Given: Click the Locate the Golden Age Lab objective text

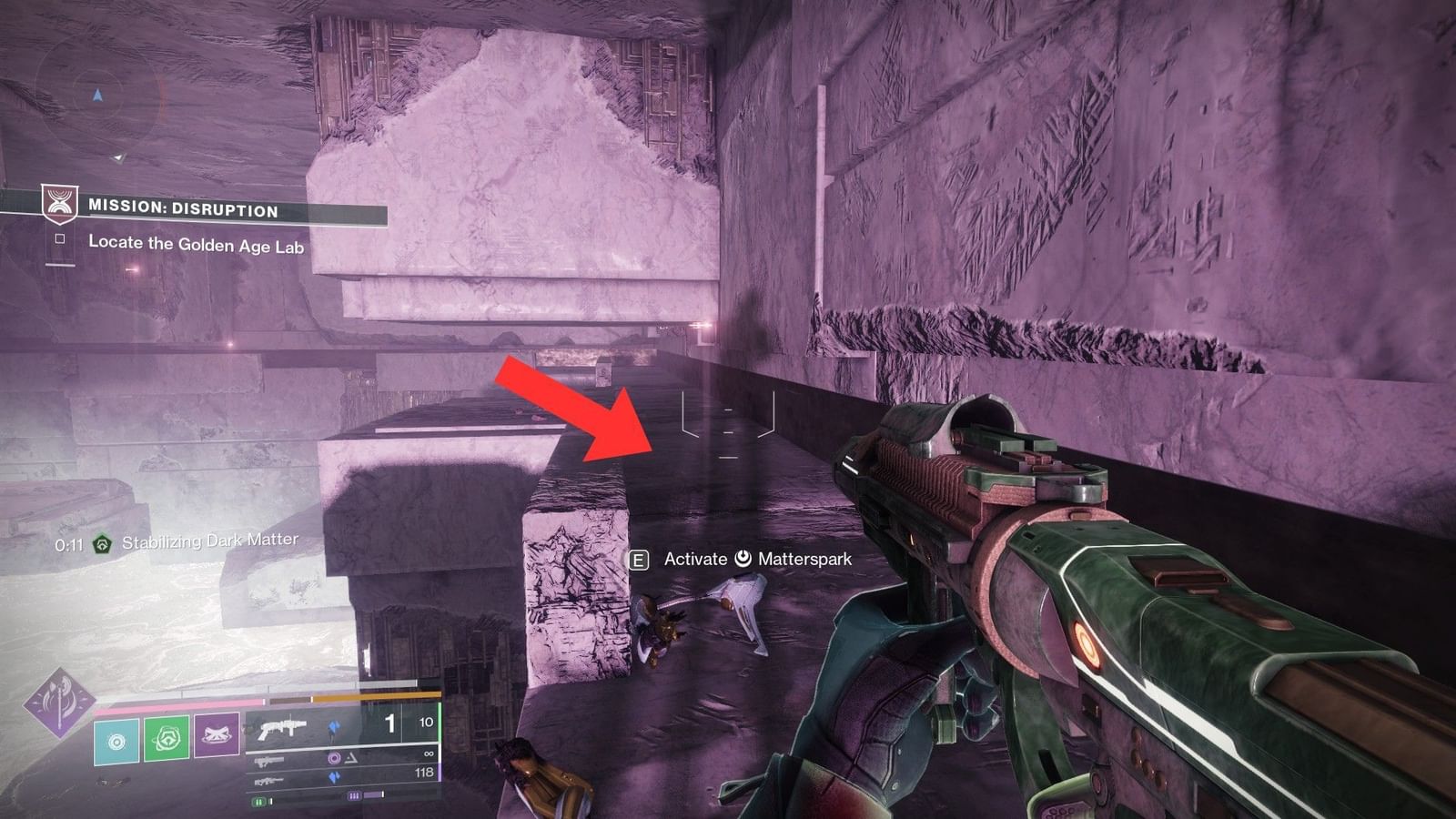Looking at the screenshot, I should [196, 241].
